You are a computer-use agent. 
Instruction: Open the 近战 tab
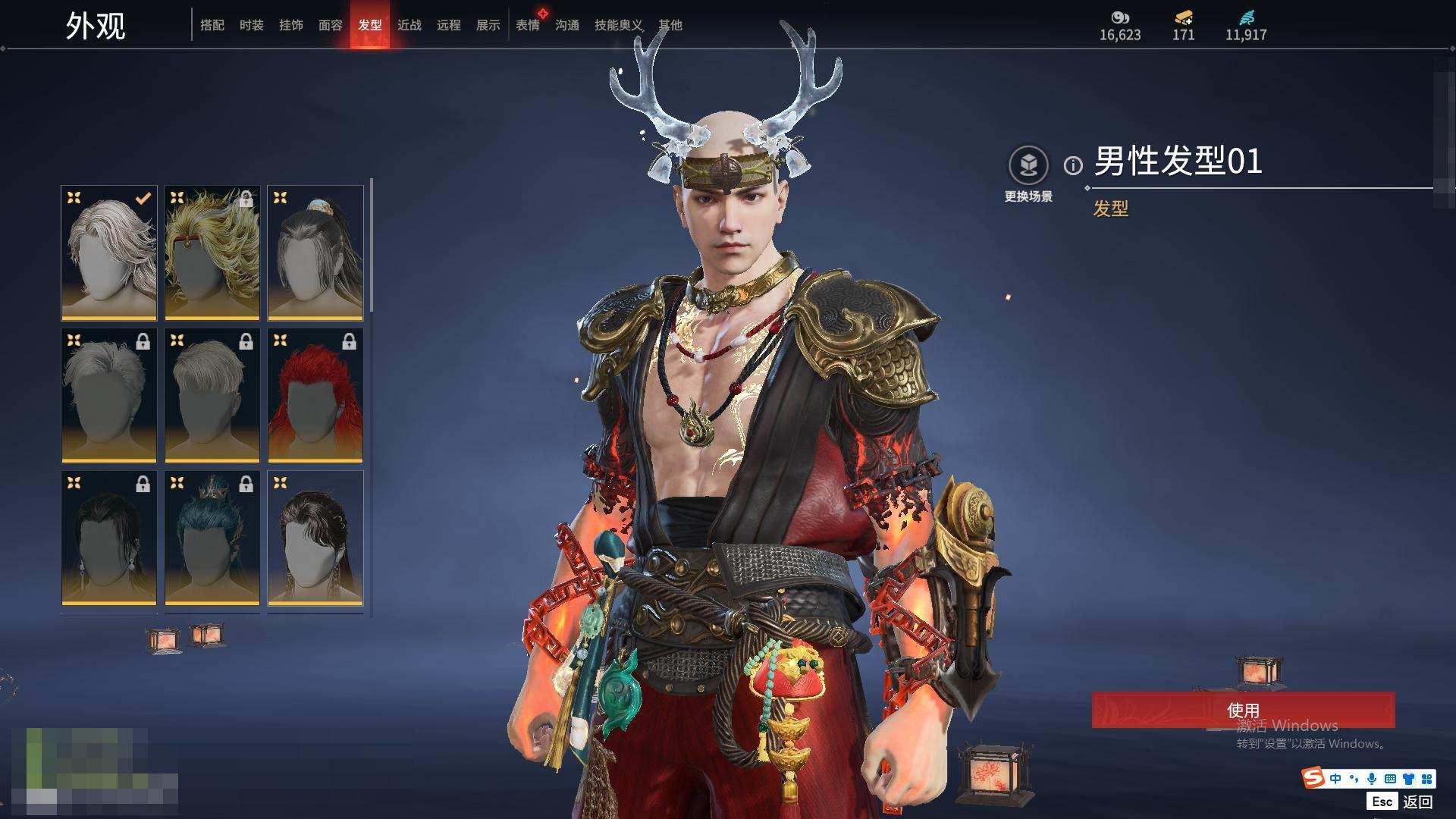[x=409, y=25]
